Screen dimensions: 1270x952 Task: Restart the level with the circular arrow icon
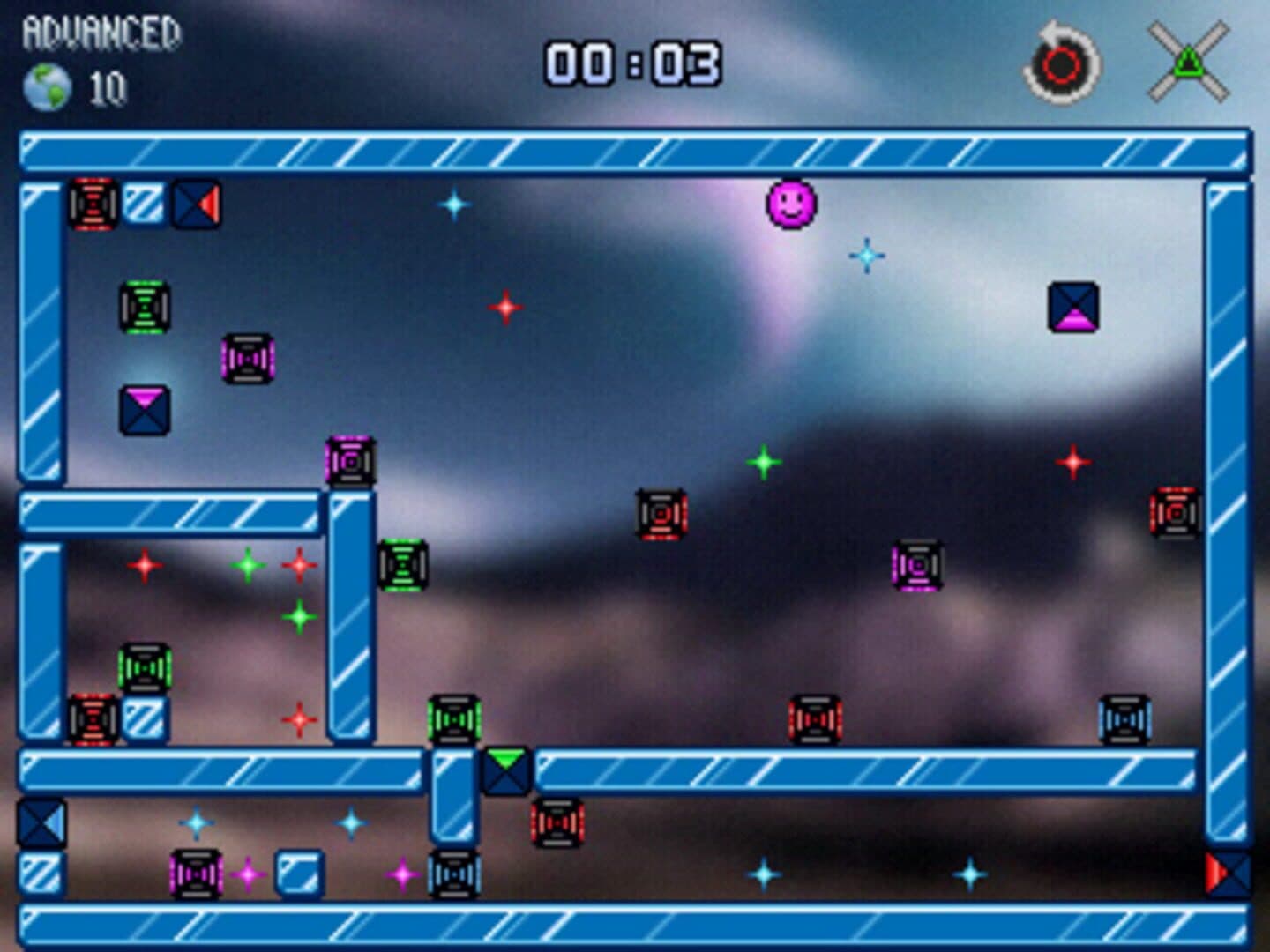[x=1062, y=64]
